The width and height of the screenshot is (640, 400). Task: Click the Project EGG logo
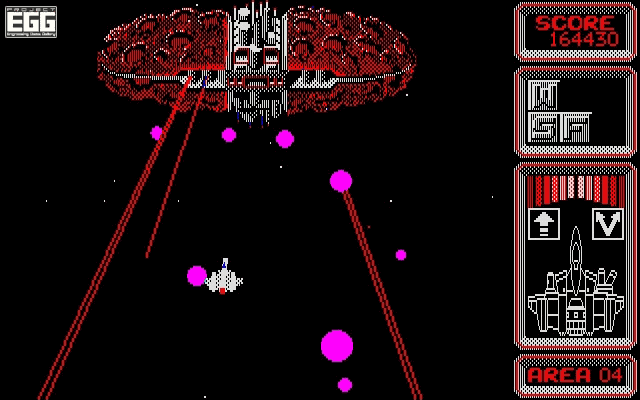pyautogui.click(x=31, y=21)
